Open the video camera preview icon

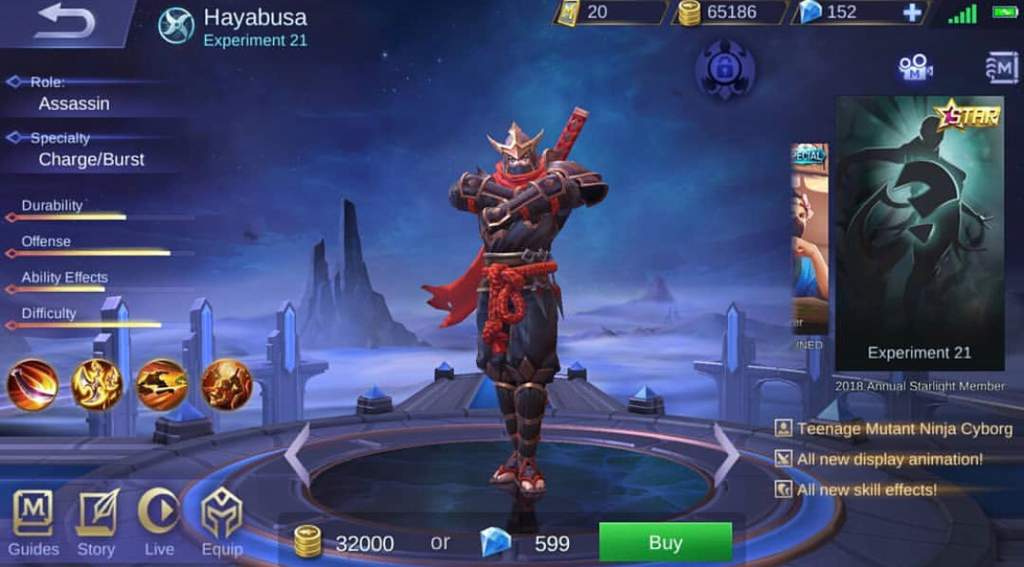click(x=914, y=67)
